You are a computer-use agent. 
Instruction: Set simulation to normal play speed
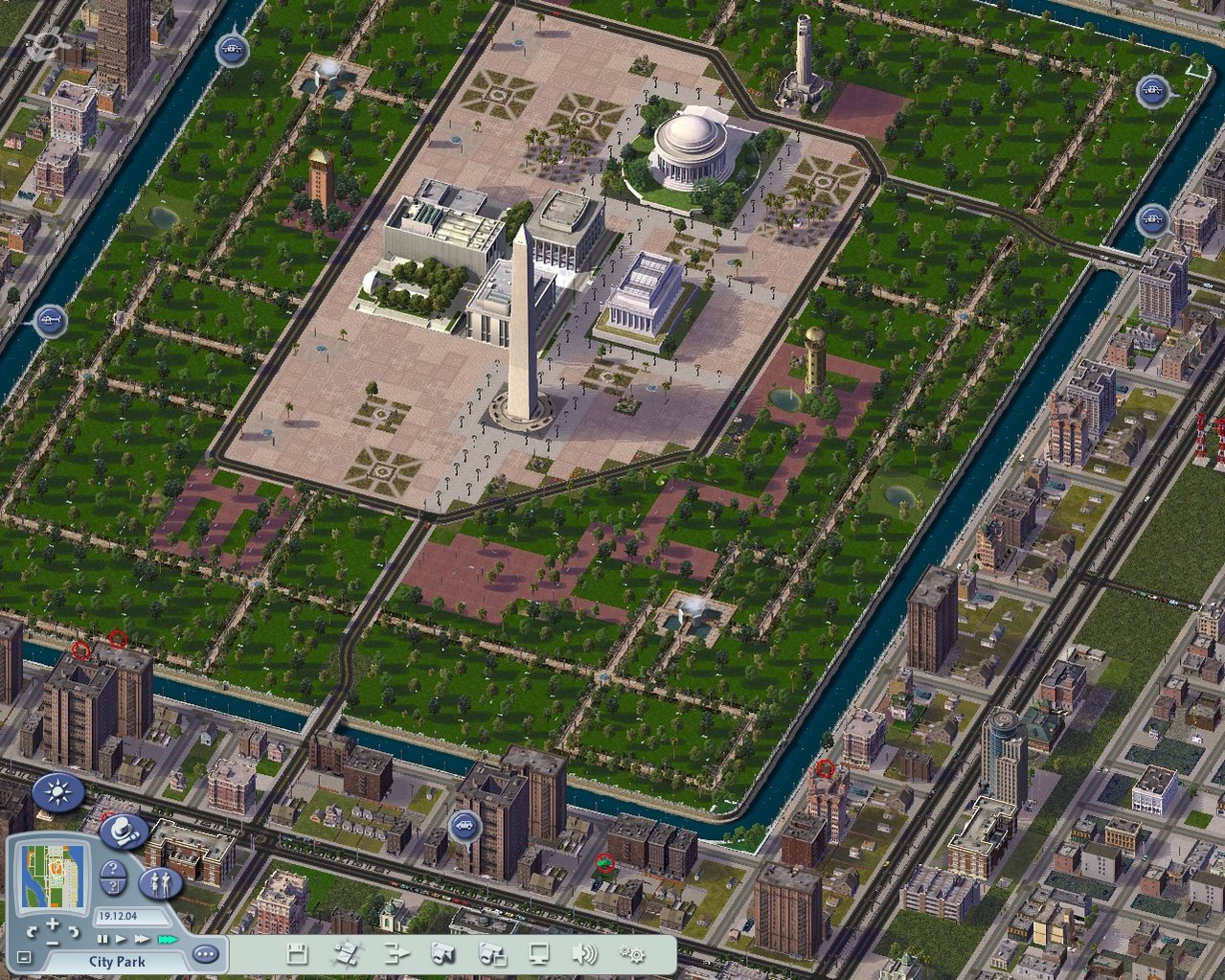tap(121, 940)
